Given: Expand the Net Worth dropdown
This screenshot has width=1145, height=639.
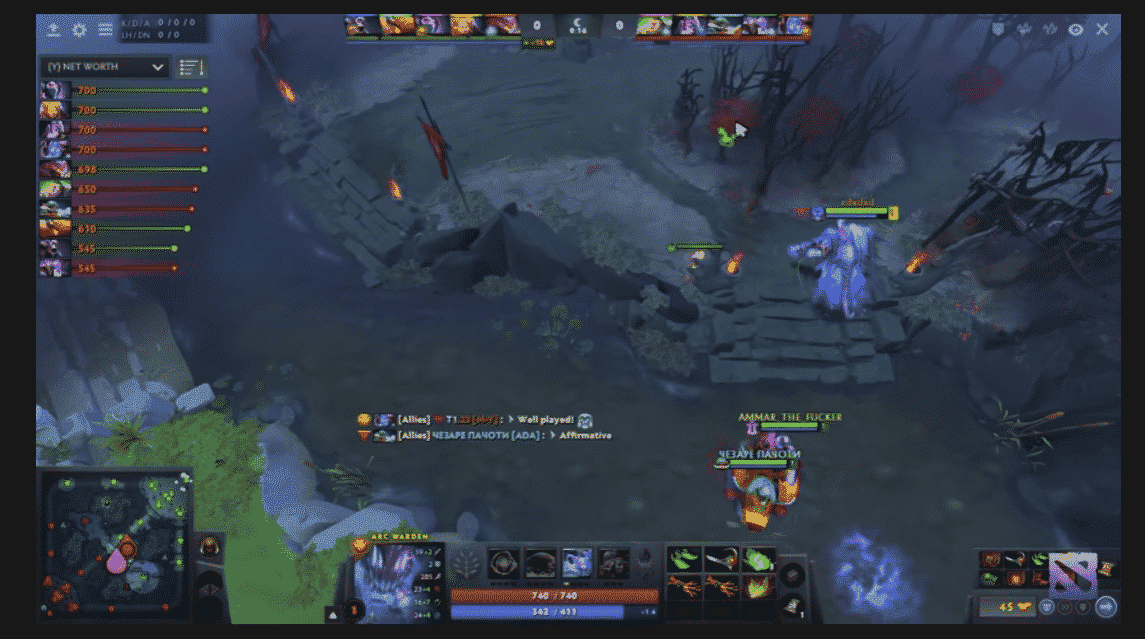Looking at the screenshot, I should (103, 67).
